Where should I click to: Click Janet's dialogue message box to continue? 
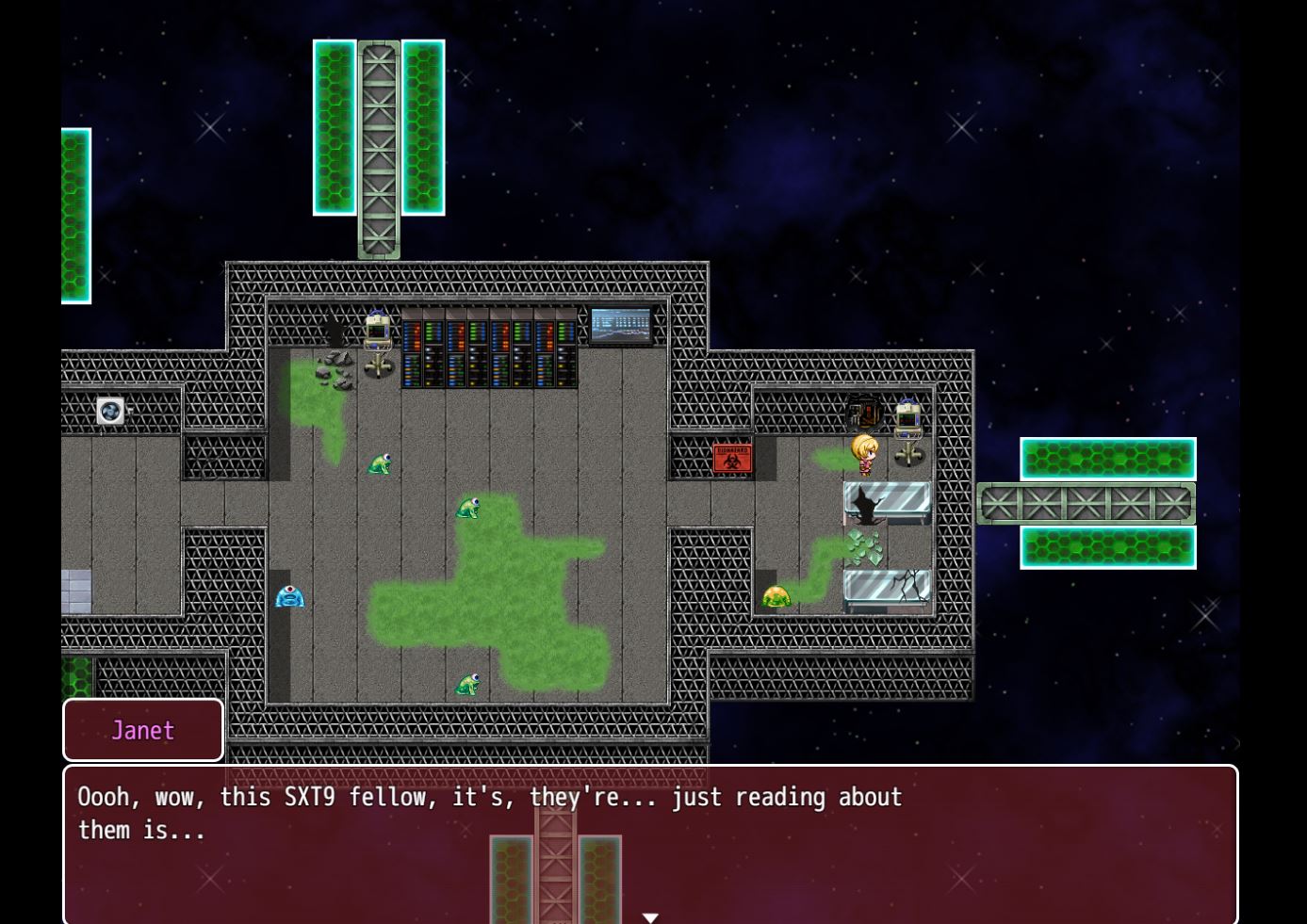[x=650, y=843]
